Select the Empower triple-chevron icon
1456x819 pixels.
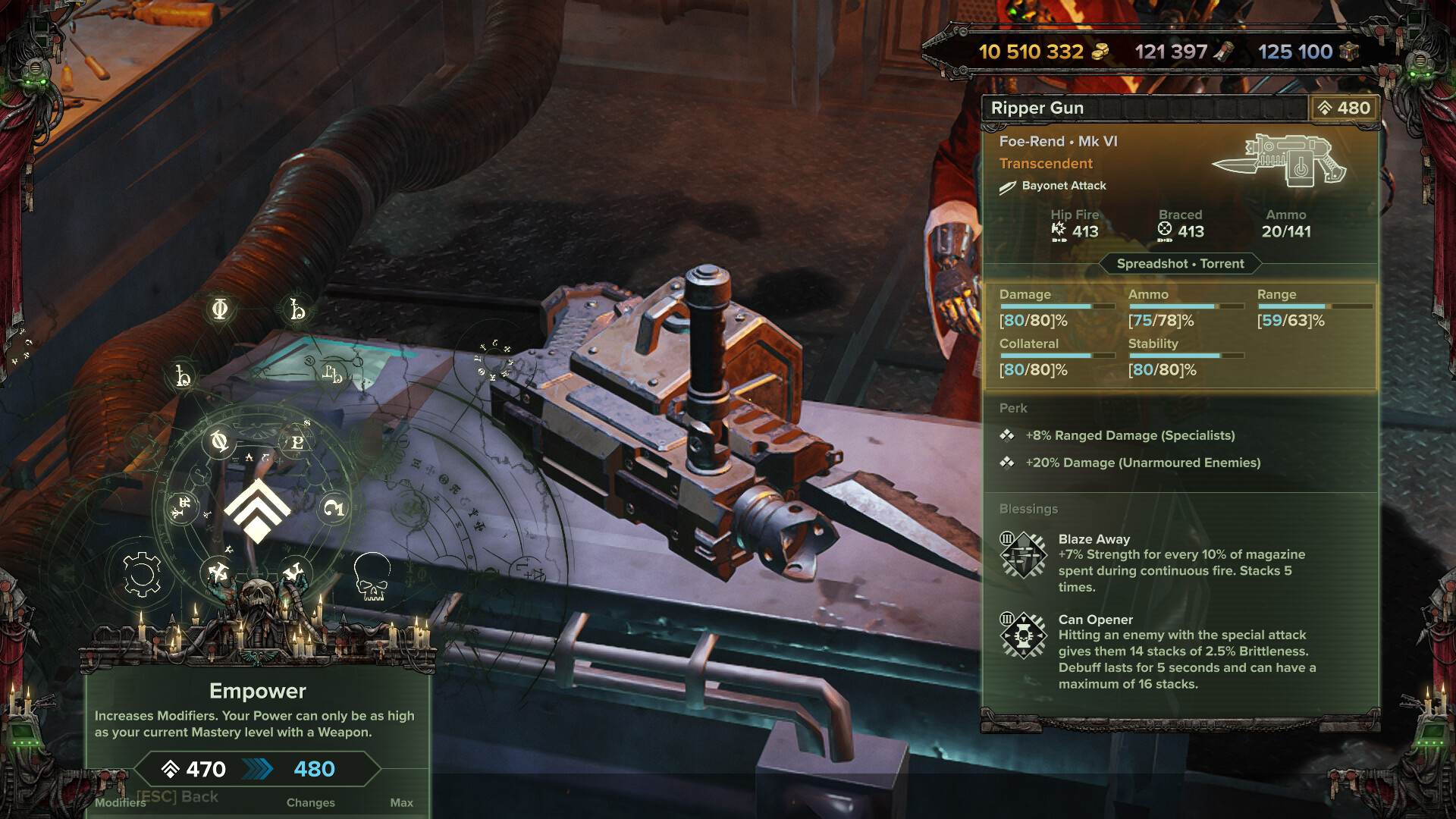tap(257, 510)
